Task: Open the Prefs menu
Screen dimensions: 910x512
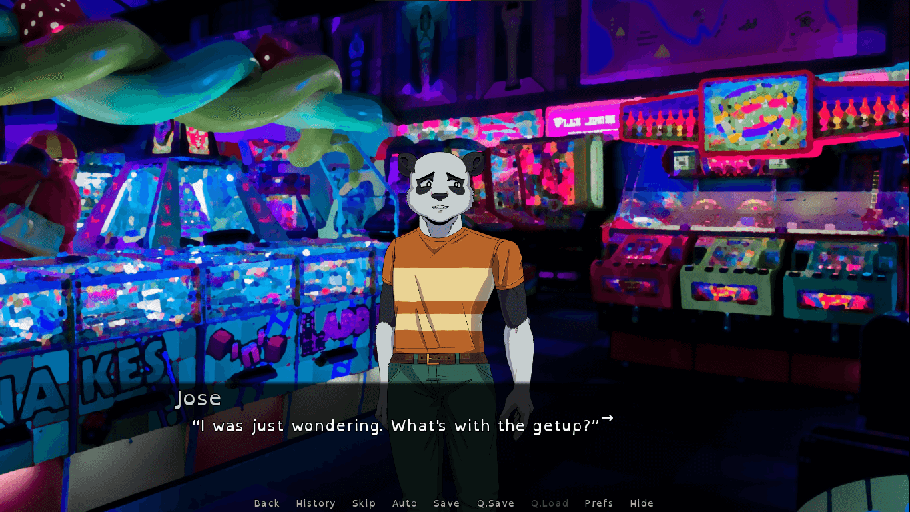Action: [x=599, y=503]
